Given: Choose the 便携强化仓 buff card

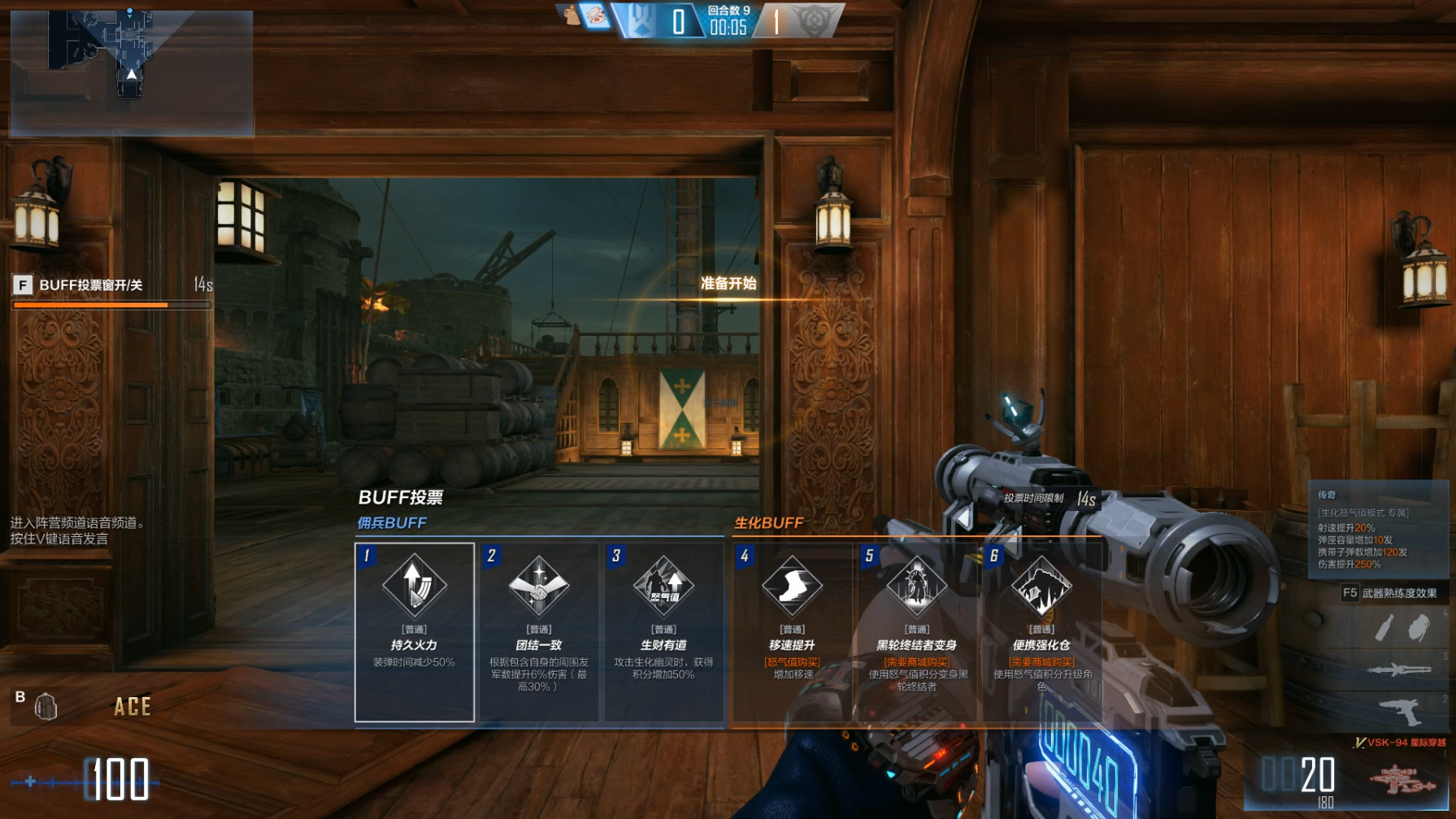Looking at the screenshot, I should [x=1041, y=631].
